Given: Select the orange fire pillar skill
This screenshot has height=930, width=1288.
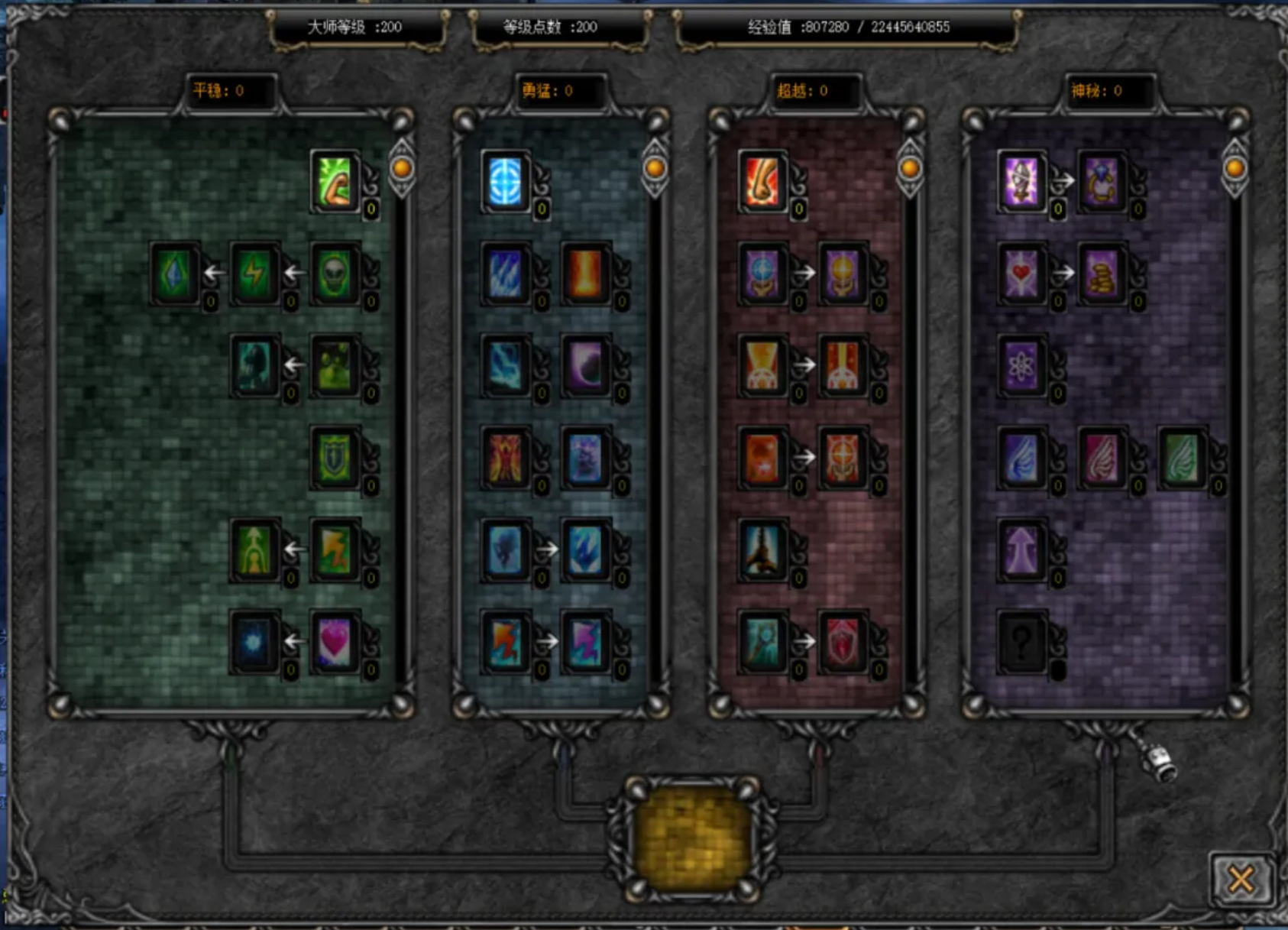Looking at the screenshot, I should click(x=586, y=274).
